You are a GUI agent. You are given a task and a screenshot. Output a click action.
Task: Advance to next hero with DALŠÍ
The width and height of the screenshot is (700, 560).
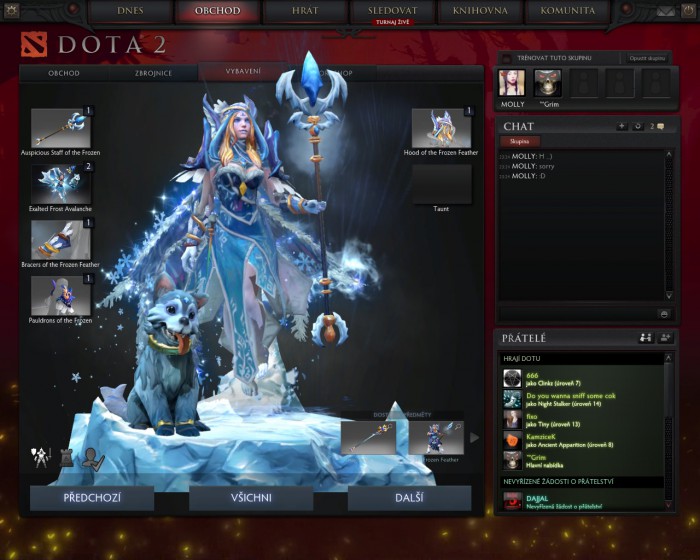pos(409,498)
